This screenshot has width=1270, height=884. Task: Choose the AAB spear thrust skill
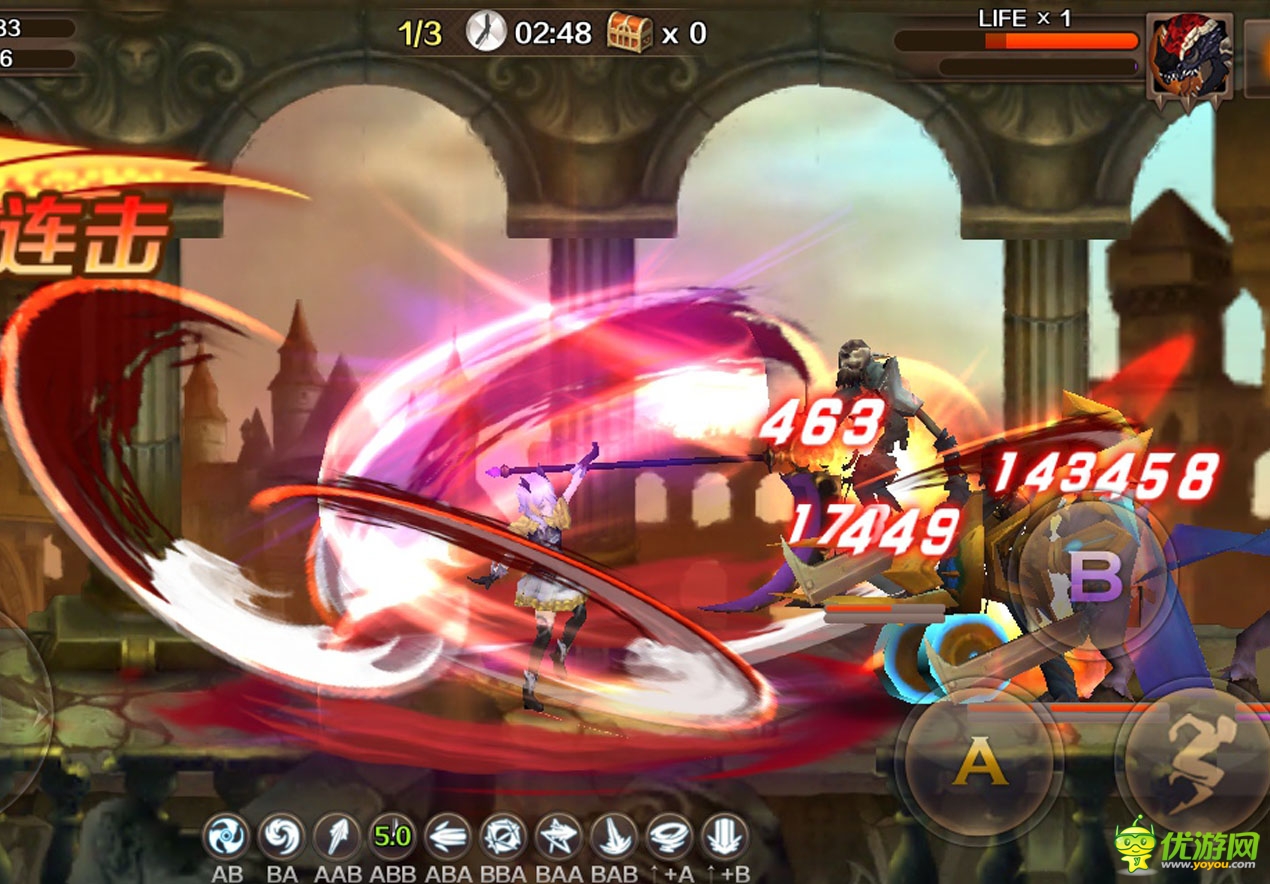(337, 836)
